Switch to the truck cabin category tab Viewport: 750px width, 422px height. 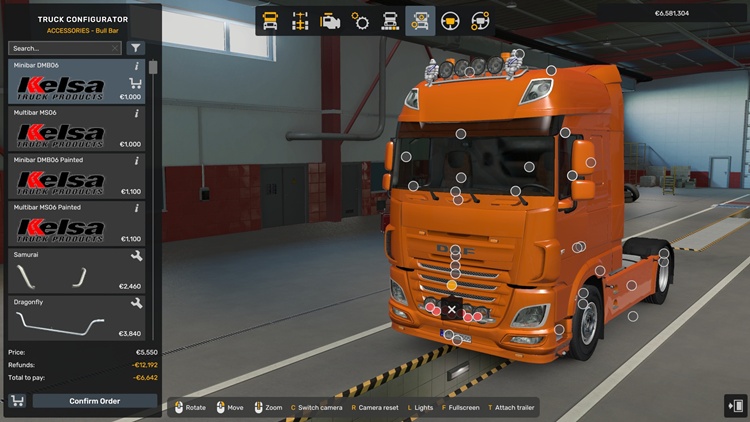pyautogui.click(x=270, y=20)
